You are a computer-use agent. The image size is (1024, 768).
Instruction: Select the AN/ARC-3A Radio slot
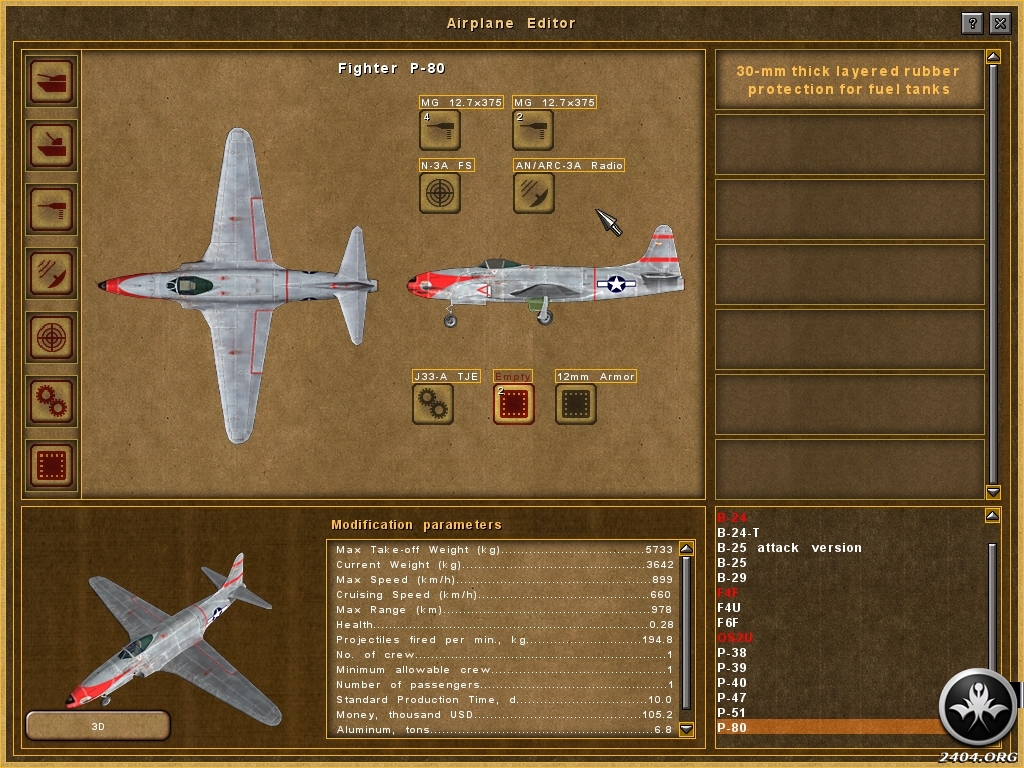[x=533, y=192]
